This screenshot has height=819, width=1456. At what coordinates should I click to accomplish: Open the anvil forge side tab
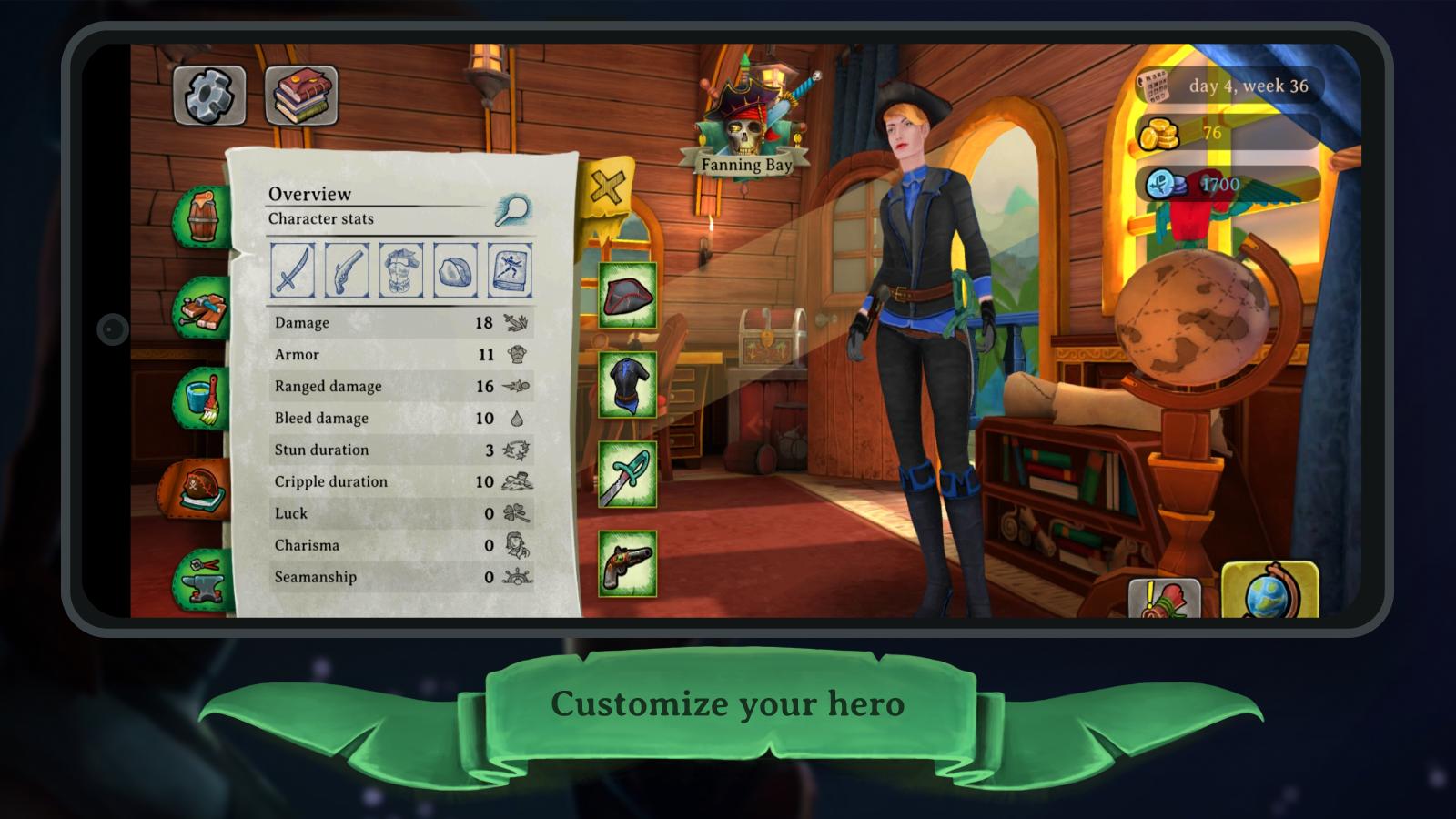pos(204,579)
